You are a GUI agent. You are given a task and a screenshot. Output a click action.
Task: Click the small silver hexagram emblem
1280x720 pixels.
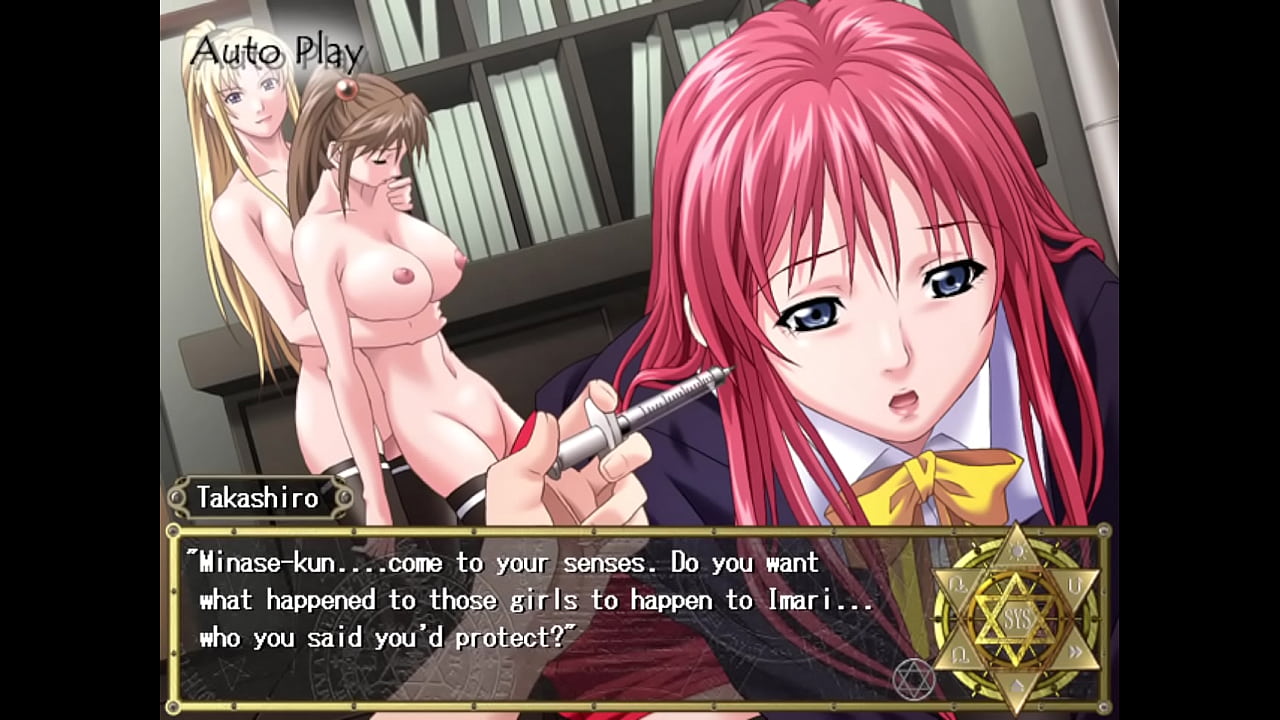click(x=915, y=678)
